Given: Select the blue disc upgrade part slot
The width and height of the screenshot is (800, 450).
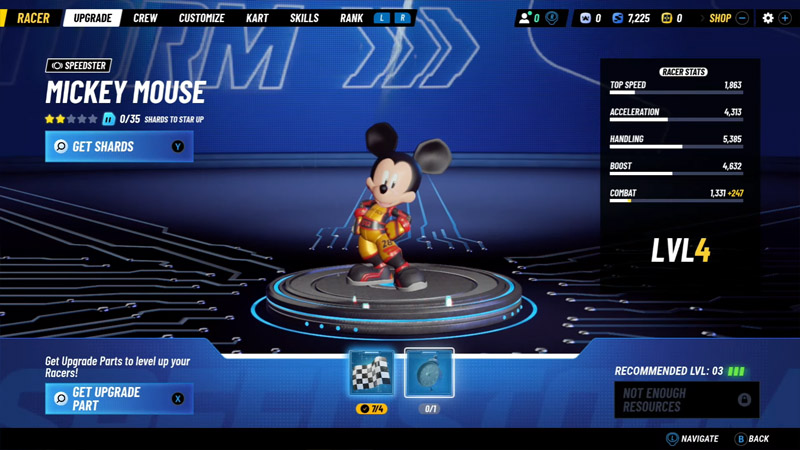Looking at the screenshot, I should tap(429, 373).
